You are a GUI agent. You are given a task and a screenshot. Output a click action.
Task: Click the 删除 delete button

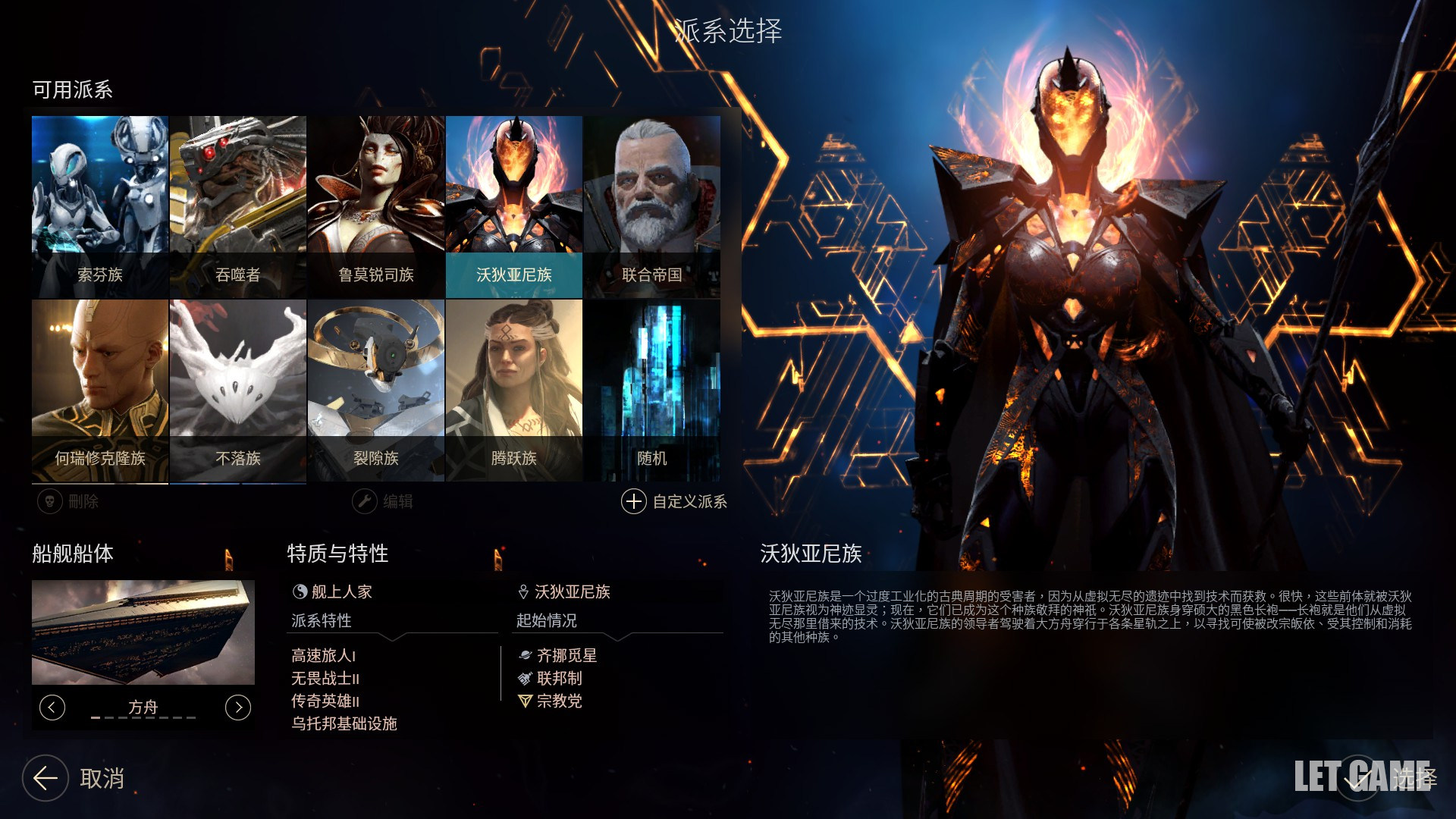(68, 501)
